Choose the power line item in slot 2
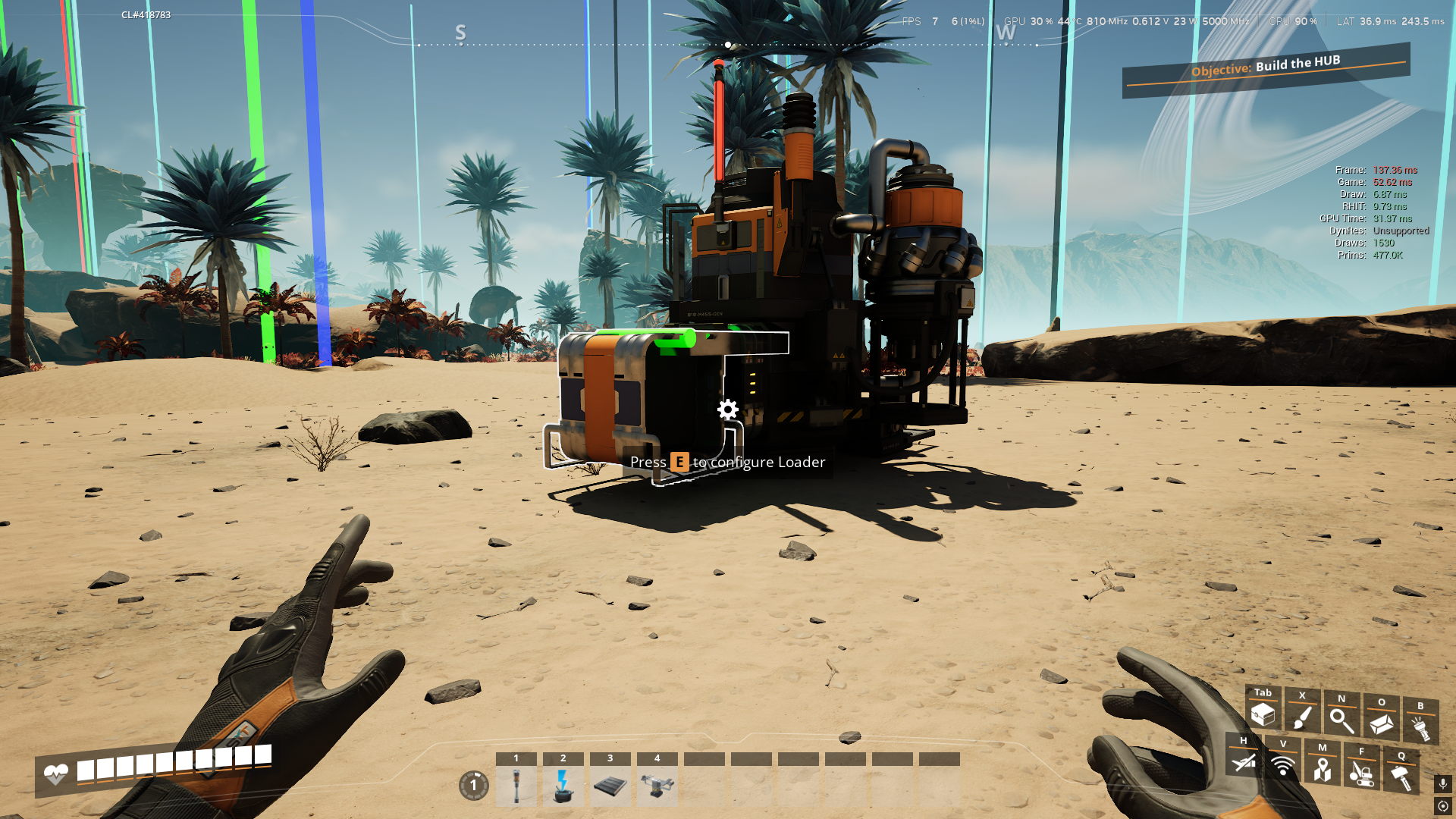This screenshot has height=819, width=1456. pyautogui.click(x=563, y=786)
